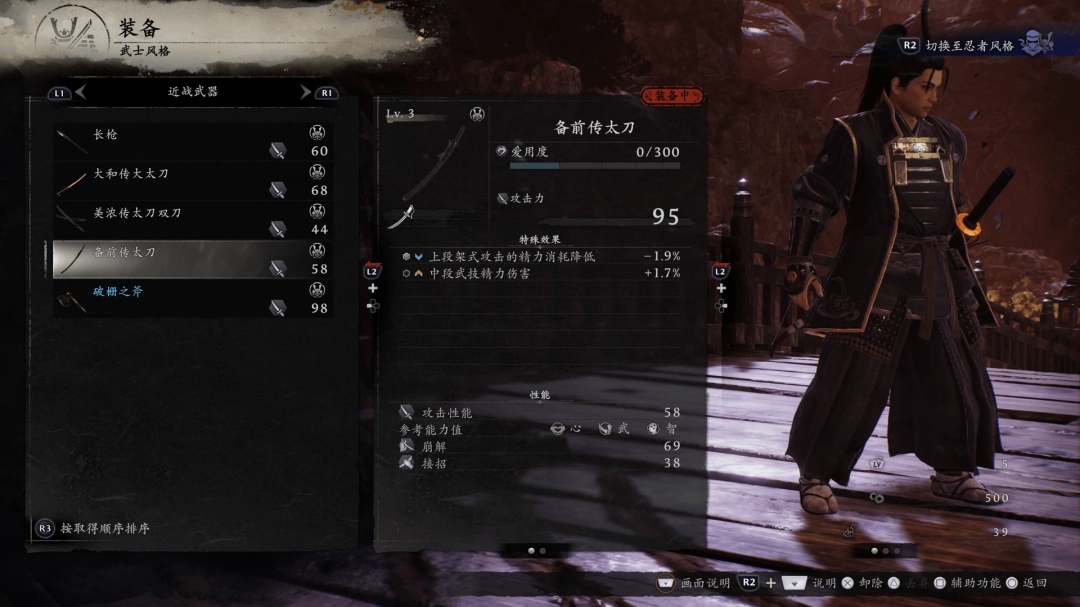Click the left arrow beside 近战武器
The image size is (1080, 607).
81,92
